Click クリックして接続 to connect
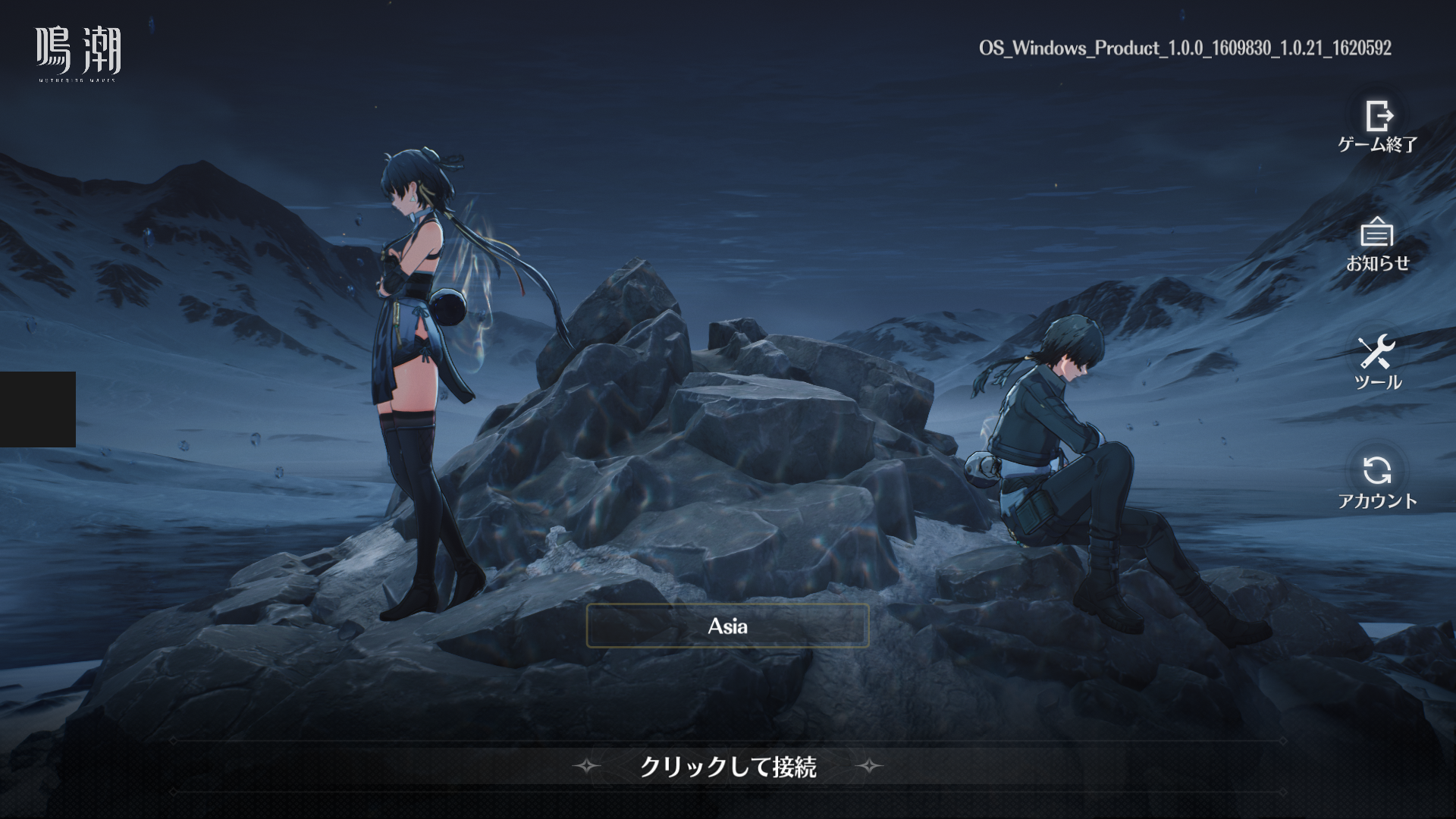The width and height of the screenshot is (1456, 819). [x=727, y=767]
